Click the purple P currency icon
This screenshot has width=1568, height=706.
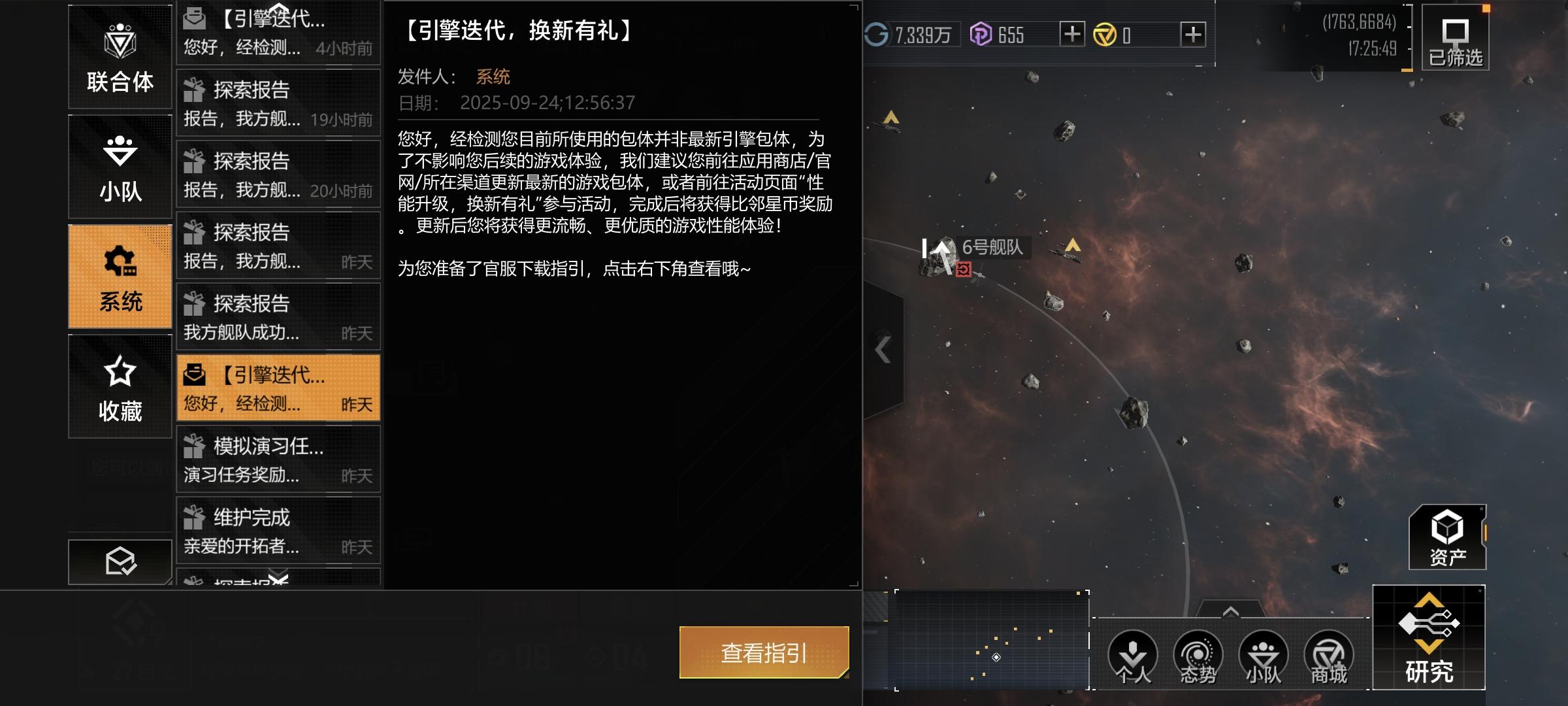click(981, 34)
